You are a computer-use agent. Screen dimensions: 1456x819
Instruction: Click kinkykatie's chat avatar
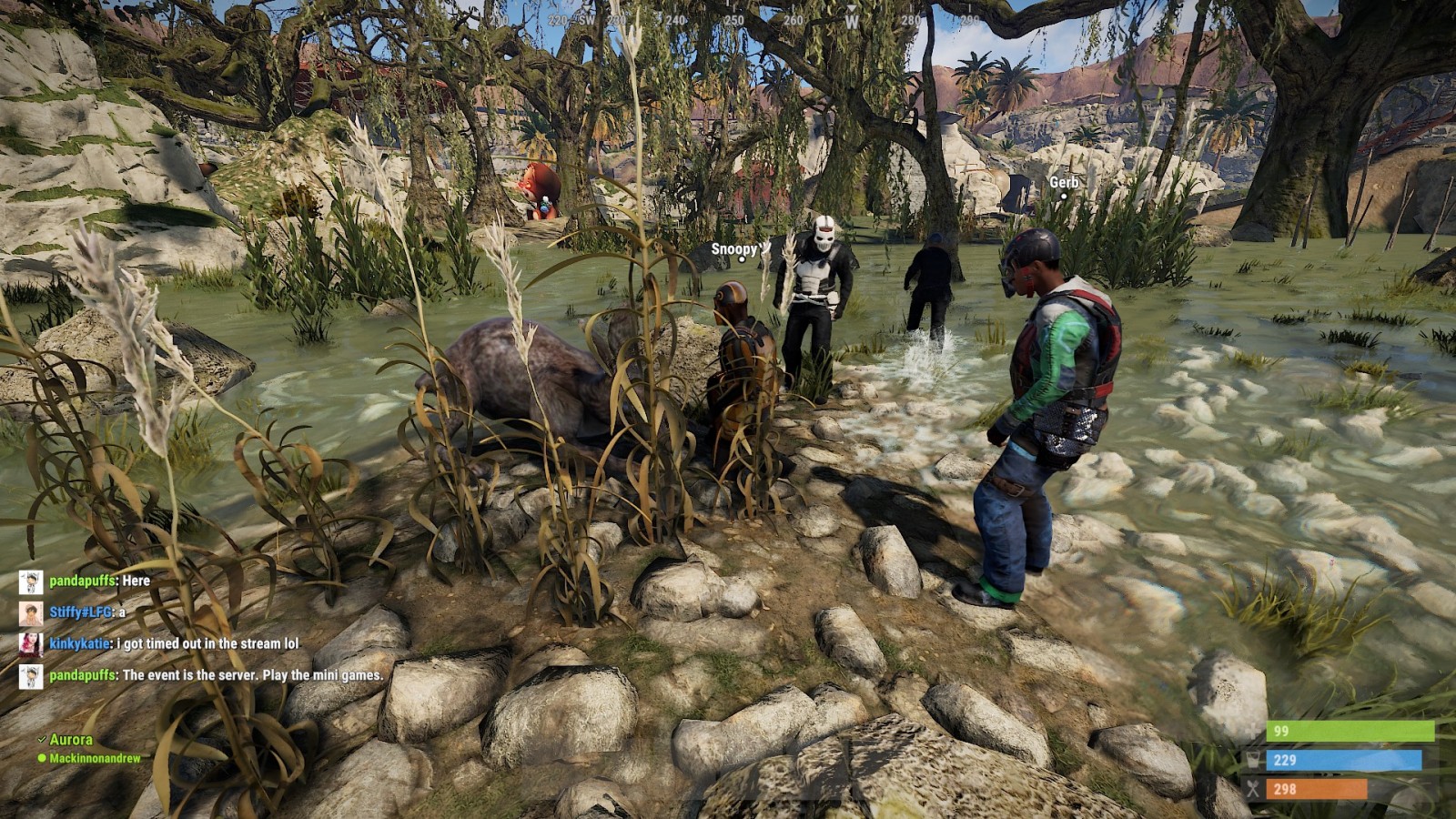tap(31, 644)
